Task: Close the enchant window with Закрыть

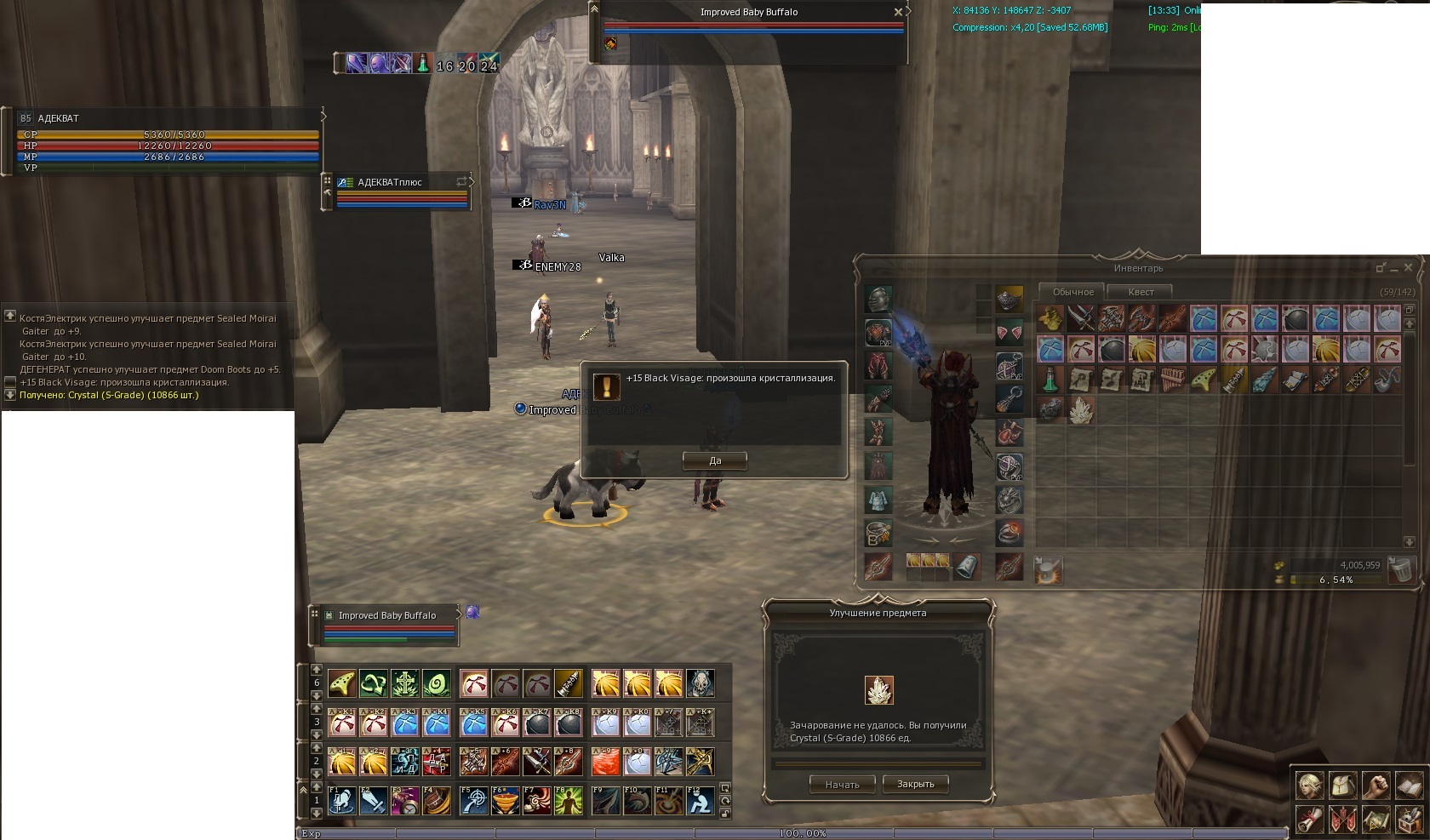Action: (915, 784)
